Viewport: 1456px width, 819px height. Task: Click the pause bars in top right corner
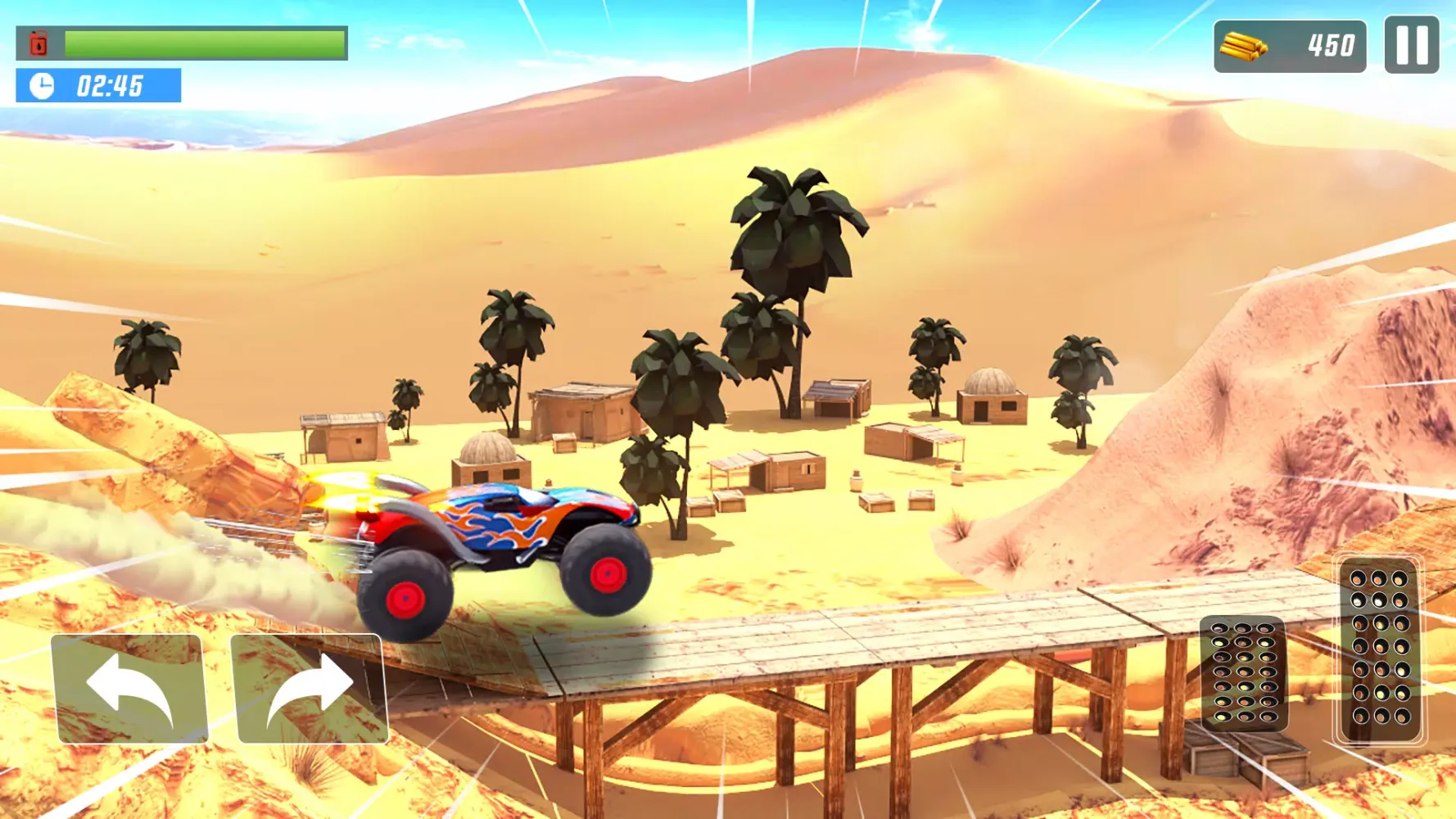click(1411, 45)
